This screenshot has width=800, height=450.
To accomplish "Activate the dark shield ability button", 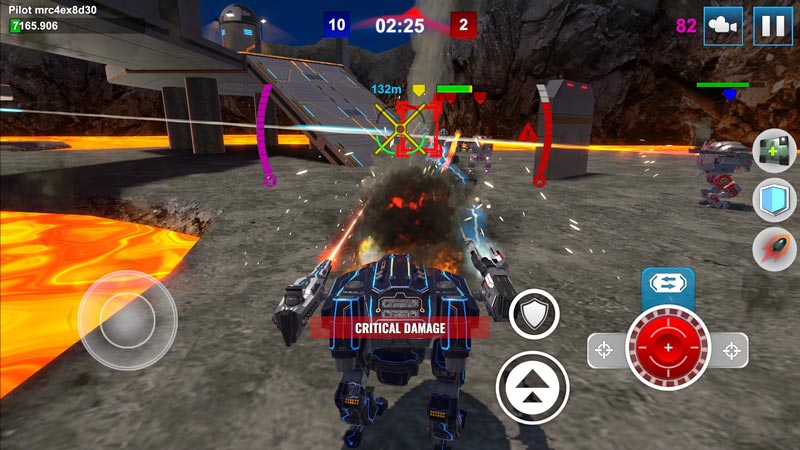I will tap(534, 316).
